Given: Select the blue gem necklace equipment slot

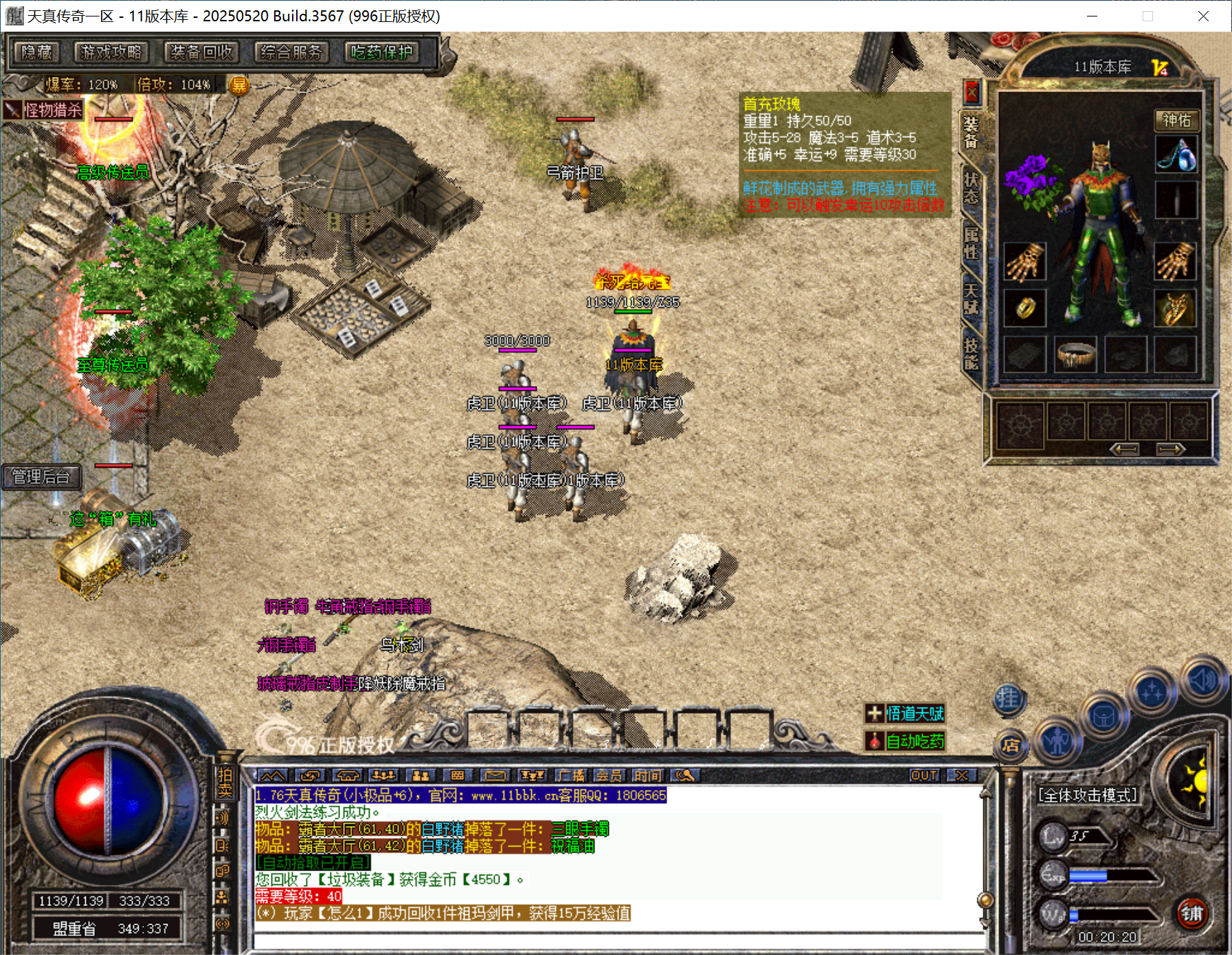Looking at the screenshot, I should pos(1176,154).
